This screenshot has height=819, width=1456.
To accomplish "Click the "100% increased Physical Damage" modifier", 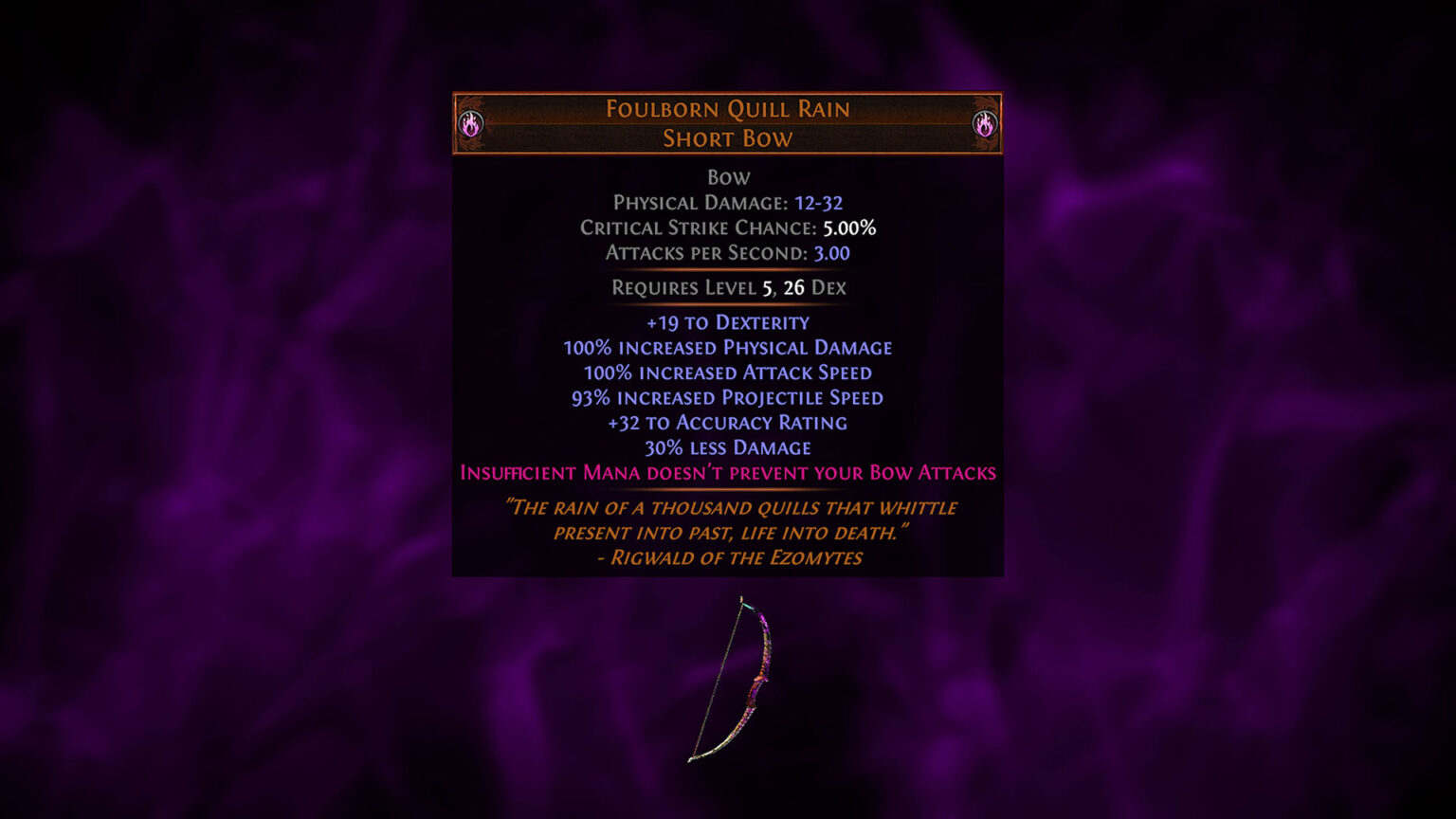I will click(728, 347).
